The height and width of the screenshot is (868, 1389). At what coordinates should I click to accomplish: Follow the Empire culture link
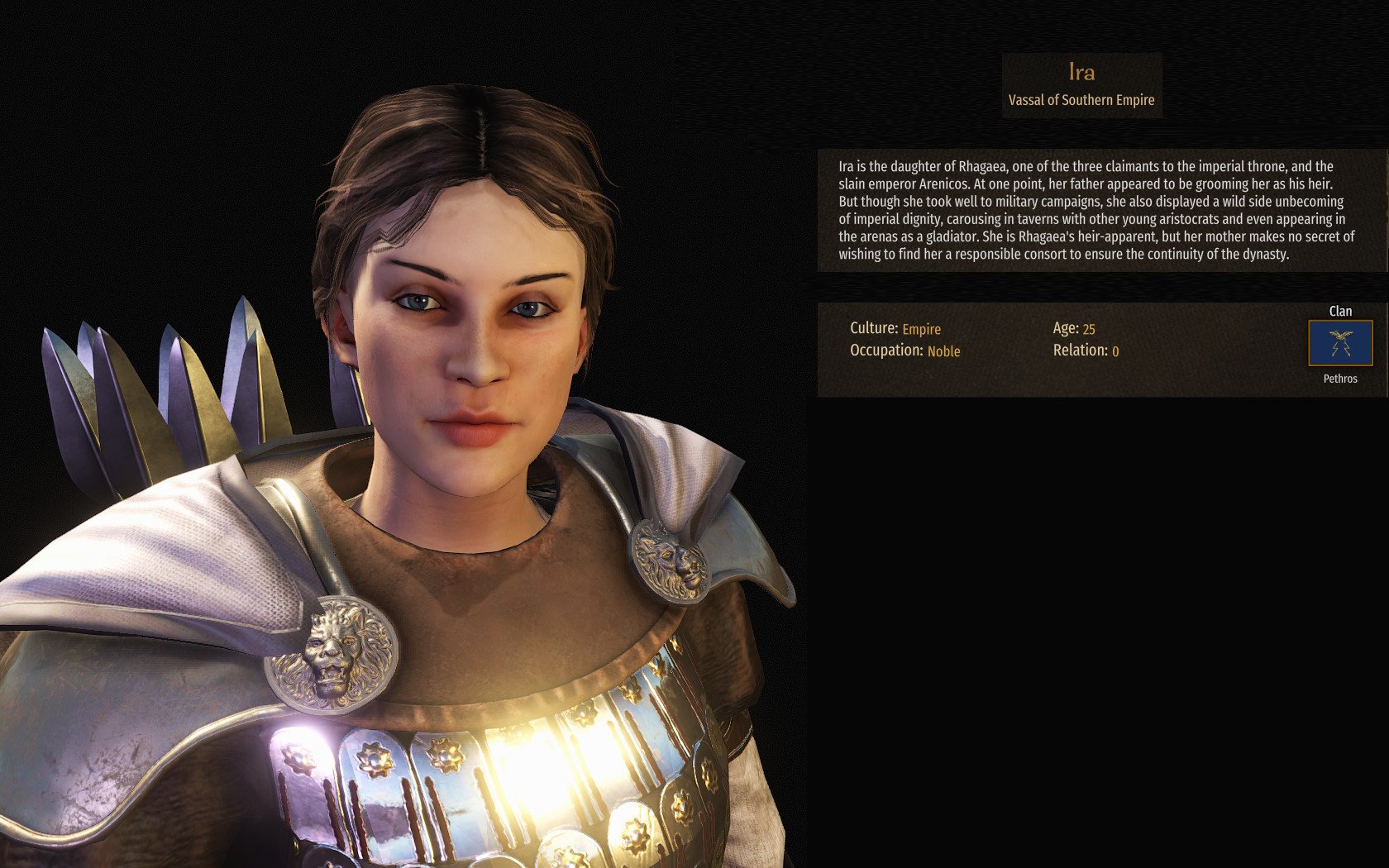(x=921, y=329)
